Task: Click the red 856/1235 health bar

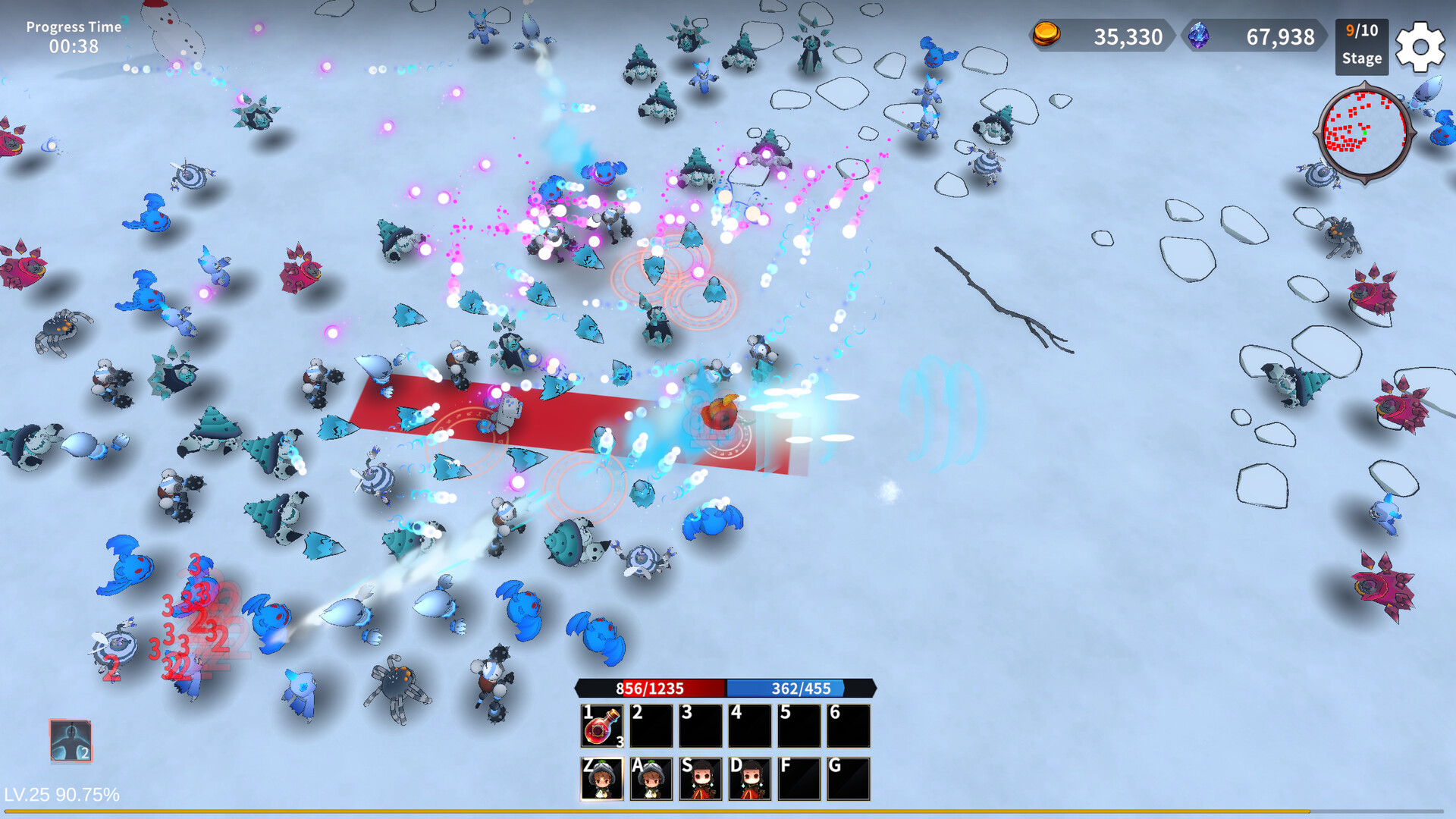Action: point(648,689)
